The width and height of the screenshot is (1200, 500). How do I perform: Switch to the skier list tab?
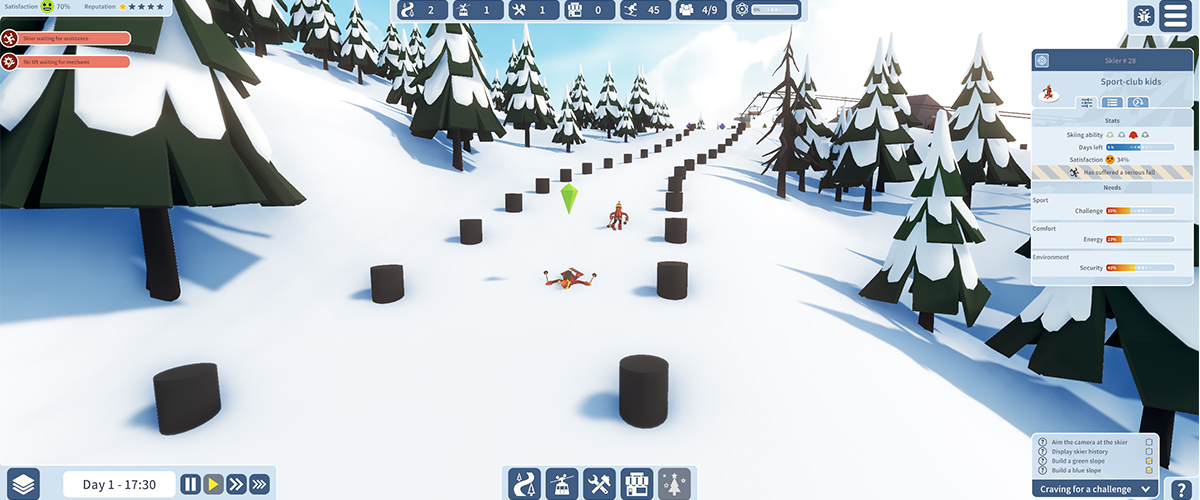(x=1111, y=102)
